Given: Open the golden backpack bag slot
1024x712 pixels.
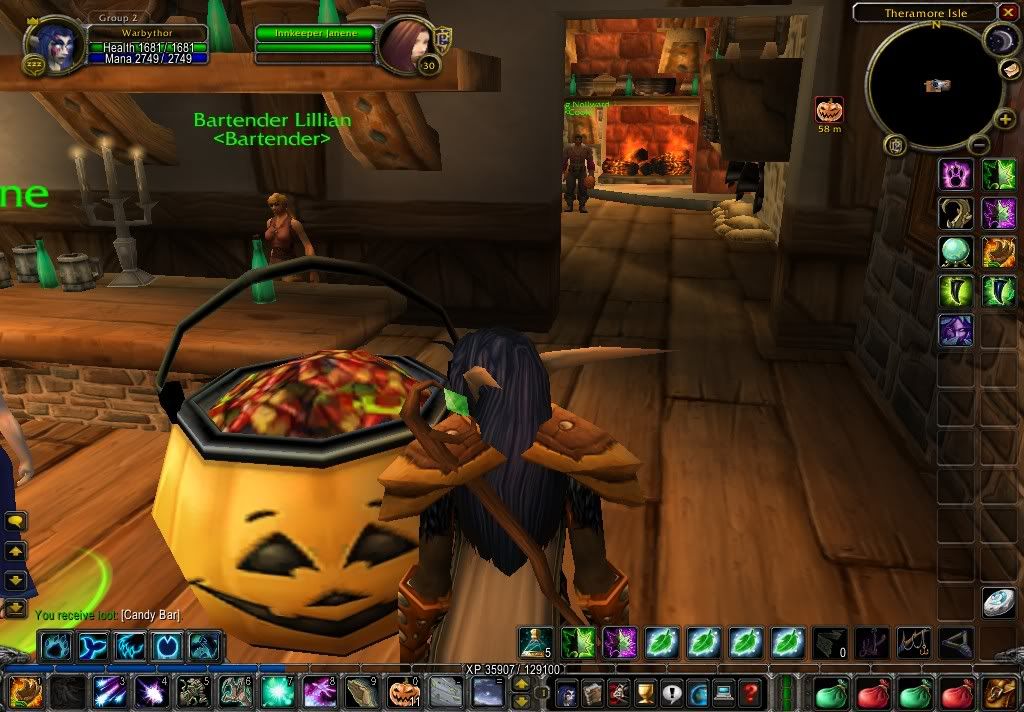Looking at the screenshot, I should pos(1001,692).
